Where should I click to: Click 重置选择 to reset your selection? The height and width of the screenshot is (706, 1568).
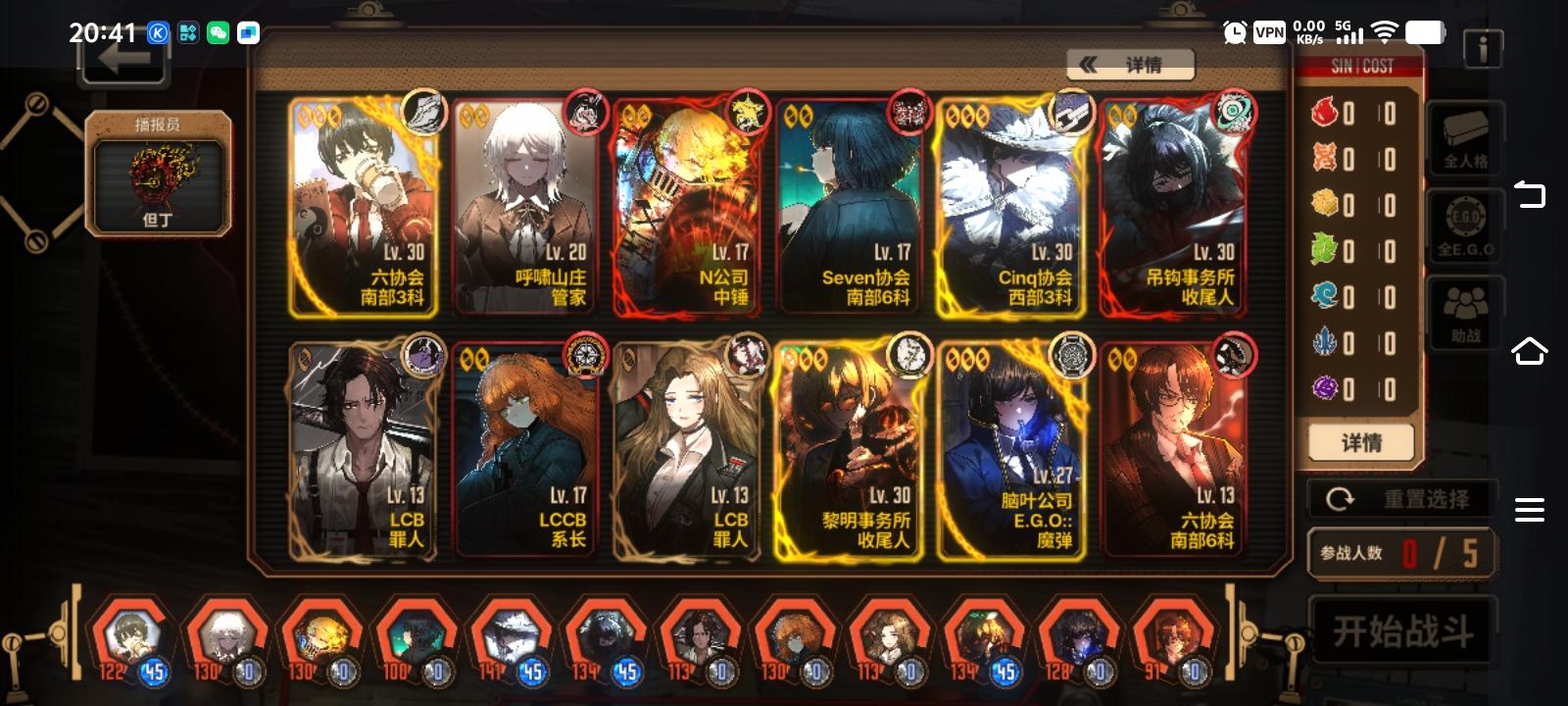pos(1401,498)
